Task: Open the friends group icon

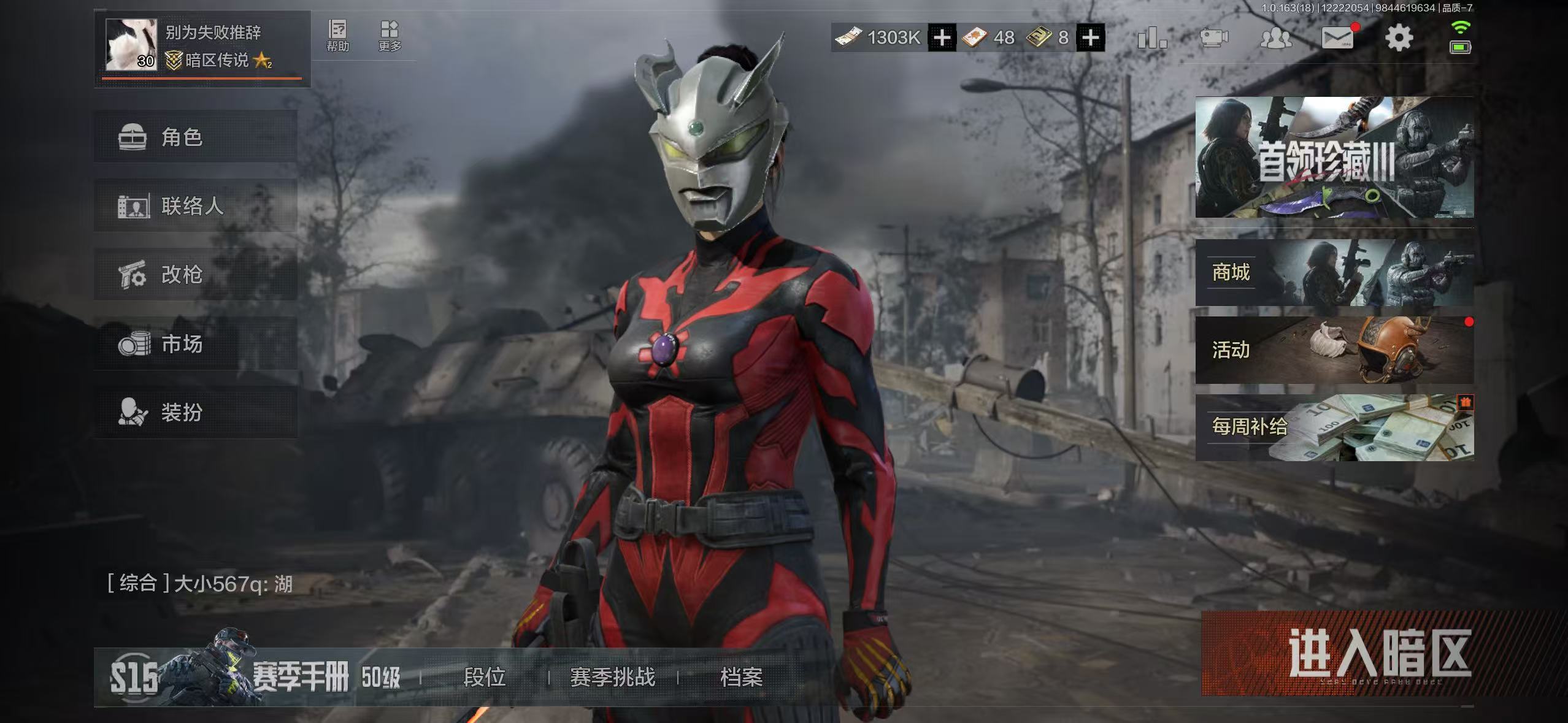Action: (x=1275, y=38)
